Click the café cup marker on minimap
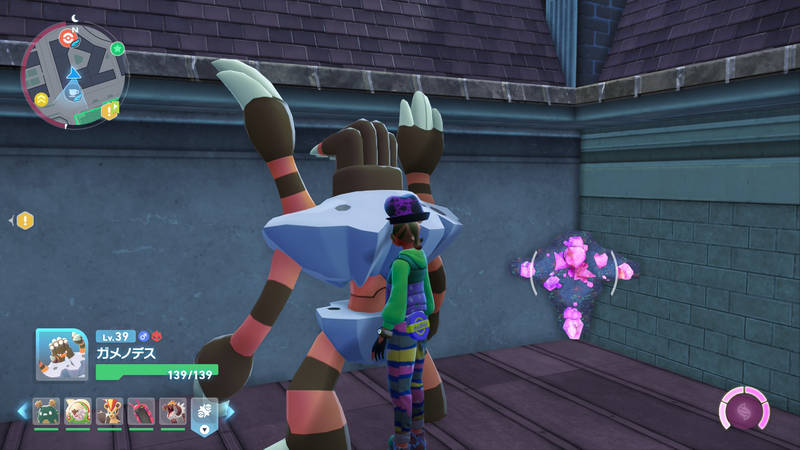 pos(75,93)
